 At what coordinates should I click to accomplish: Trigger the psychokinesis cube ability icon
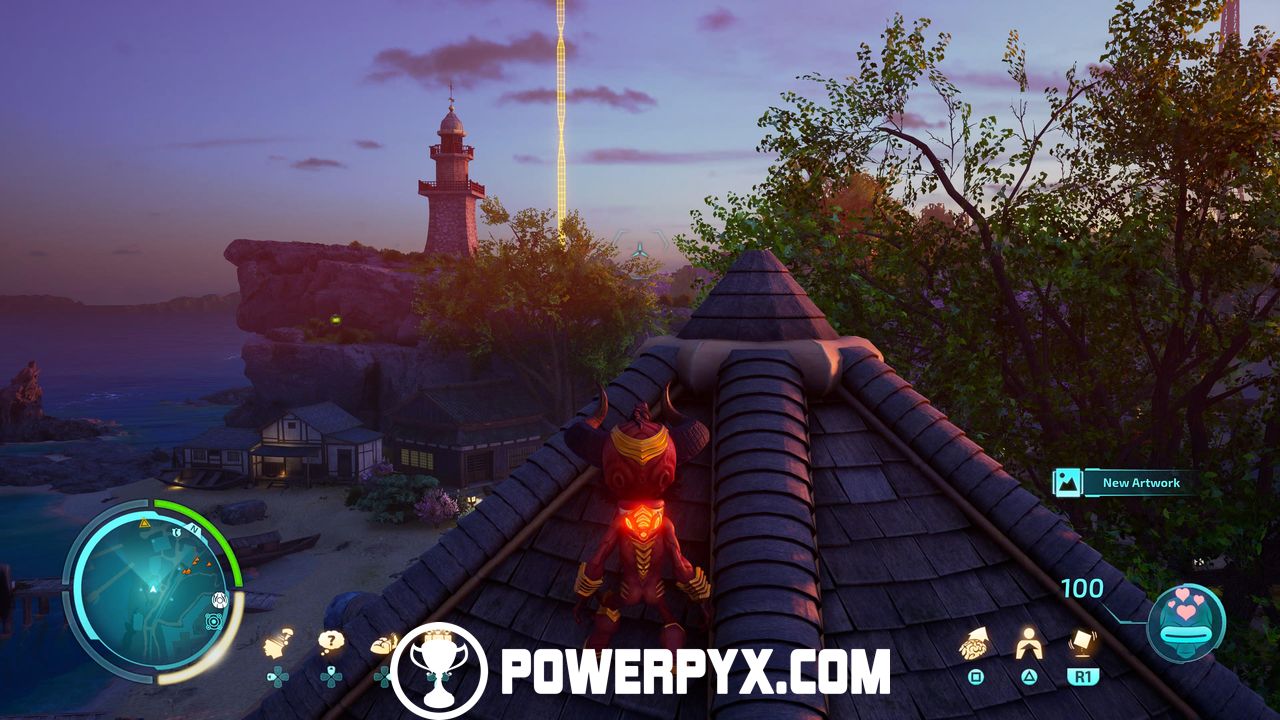click(x=1081, y=641)
